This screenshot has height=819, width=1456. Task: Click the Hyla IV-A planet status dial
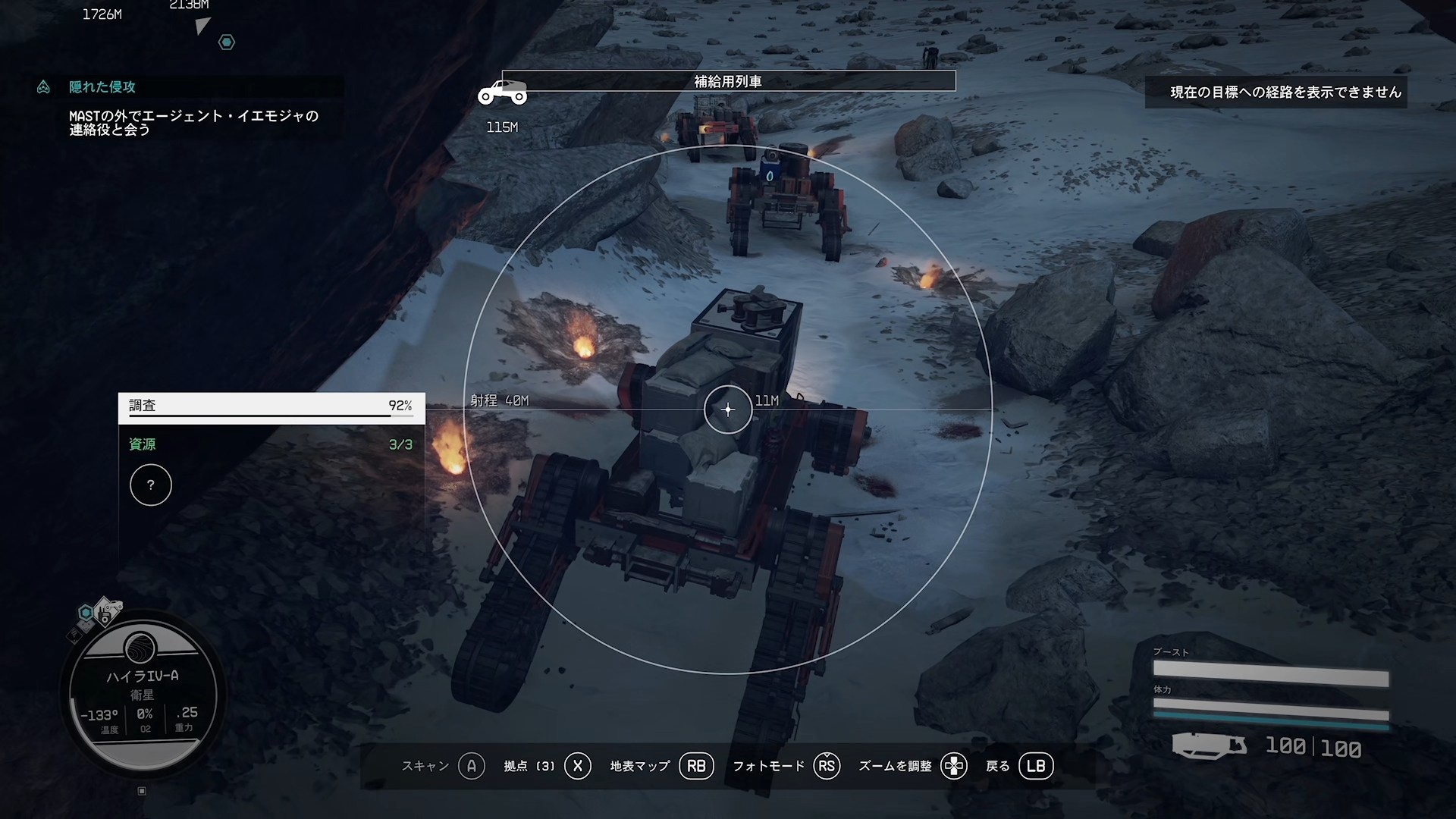(x=143, y=695)
